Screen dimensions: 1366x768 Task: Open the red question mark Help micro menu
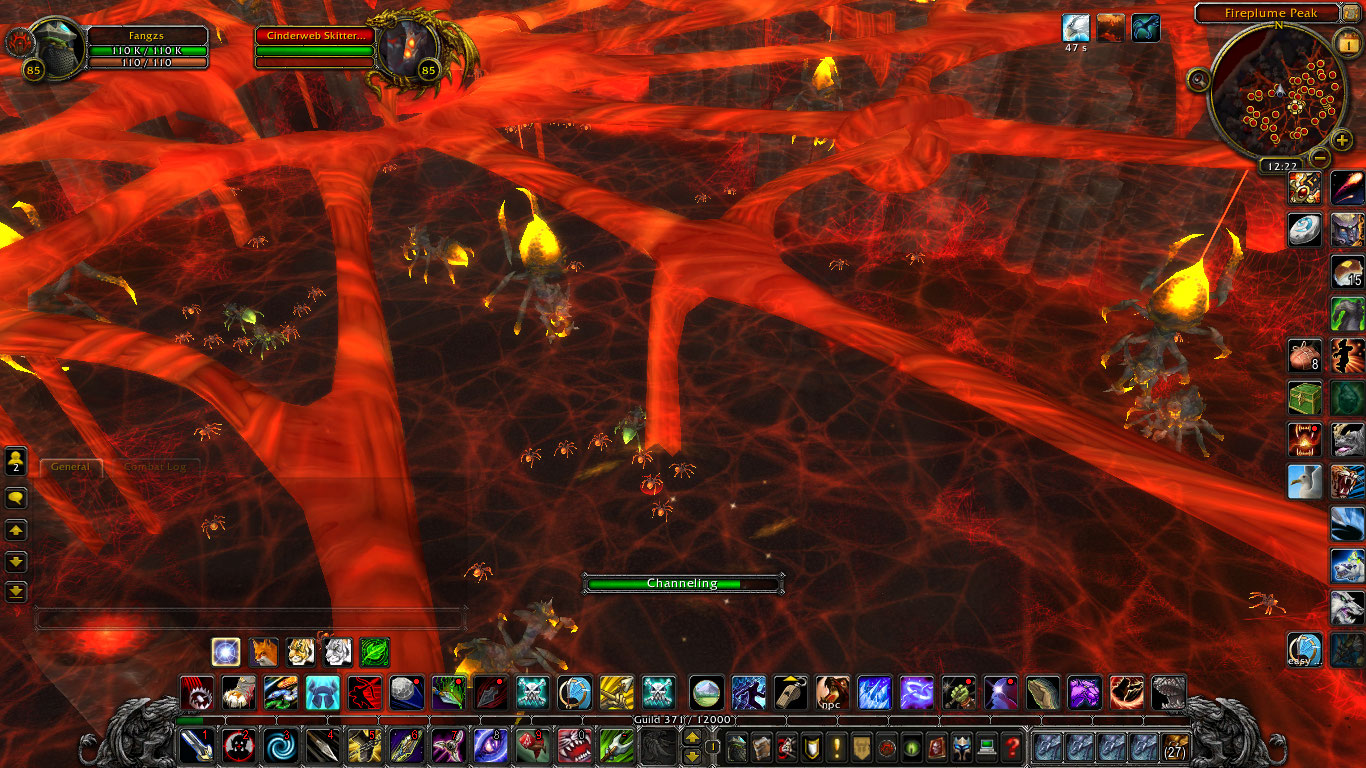click(x=1013, y=748)
